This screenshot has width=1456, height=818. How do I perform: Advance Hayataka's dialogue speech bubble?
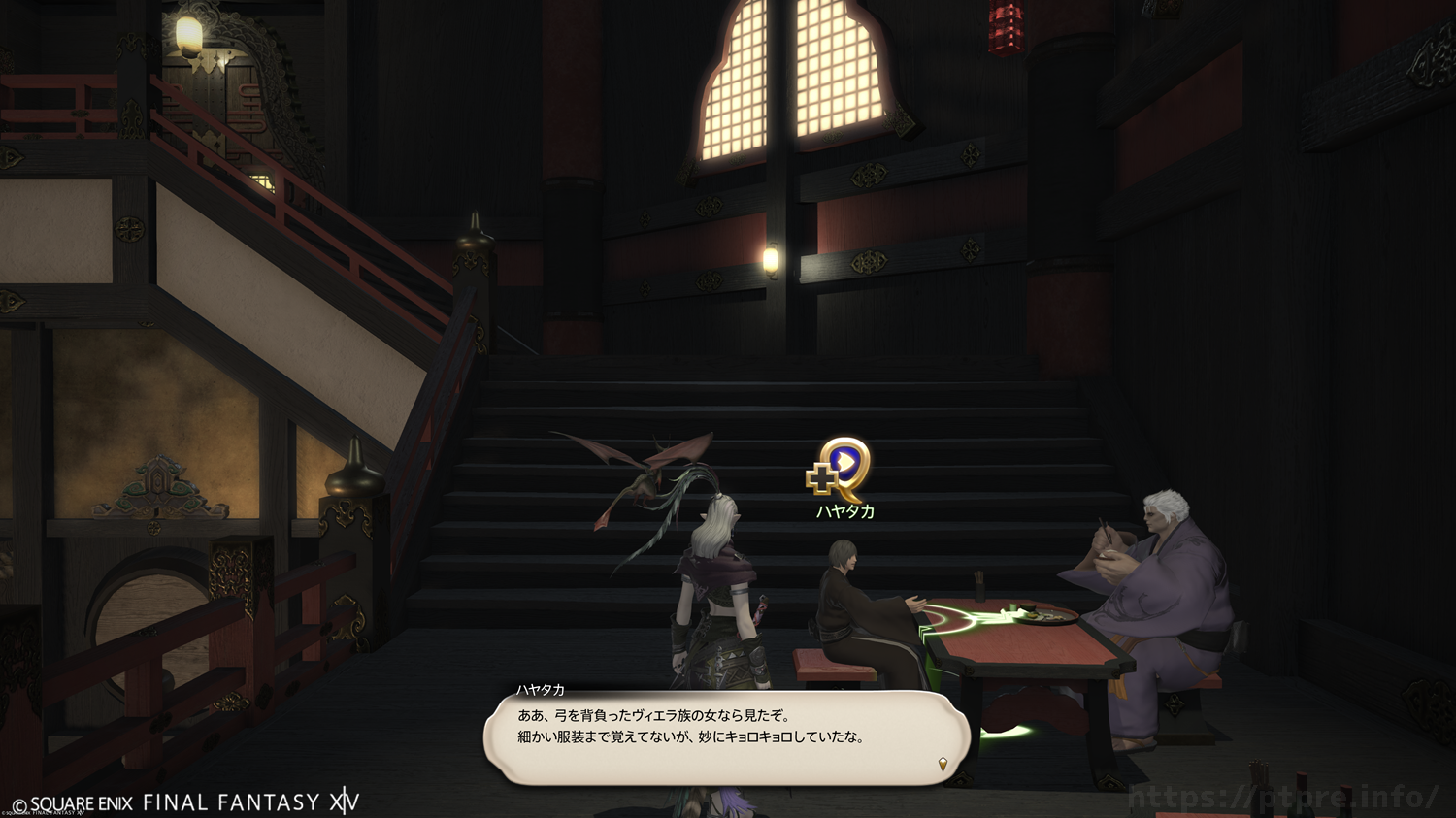coord(726,737)
